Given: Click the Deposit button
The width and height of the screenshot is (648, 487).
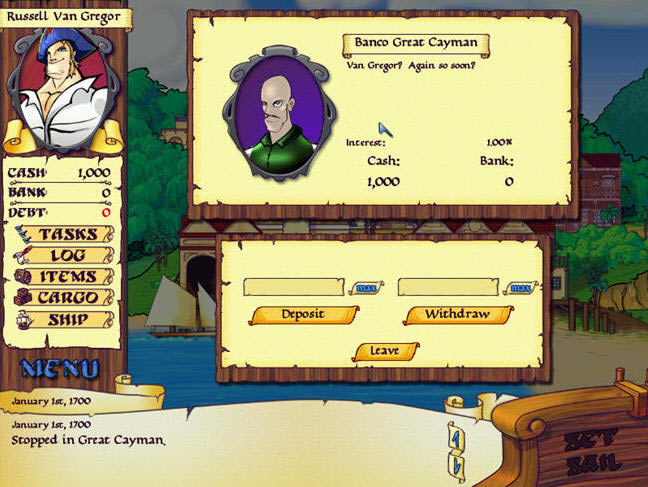Looking at the screenshot, I should (304, 314).
